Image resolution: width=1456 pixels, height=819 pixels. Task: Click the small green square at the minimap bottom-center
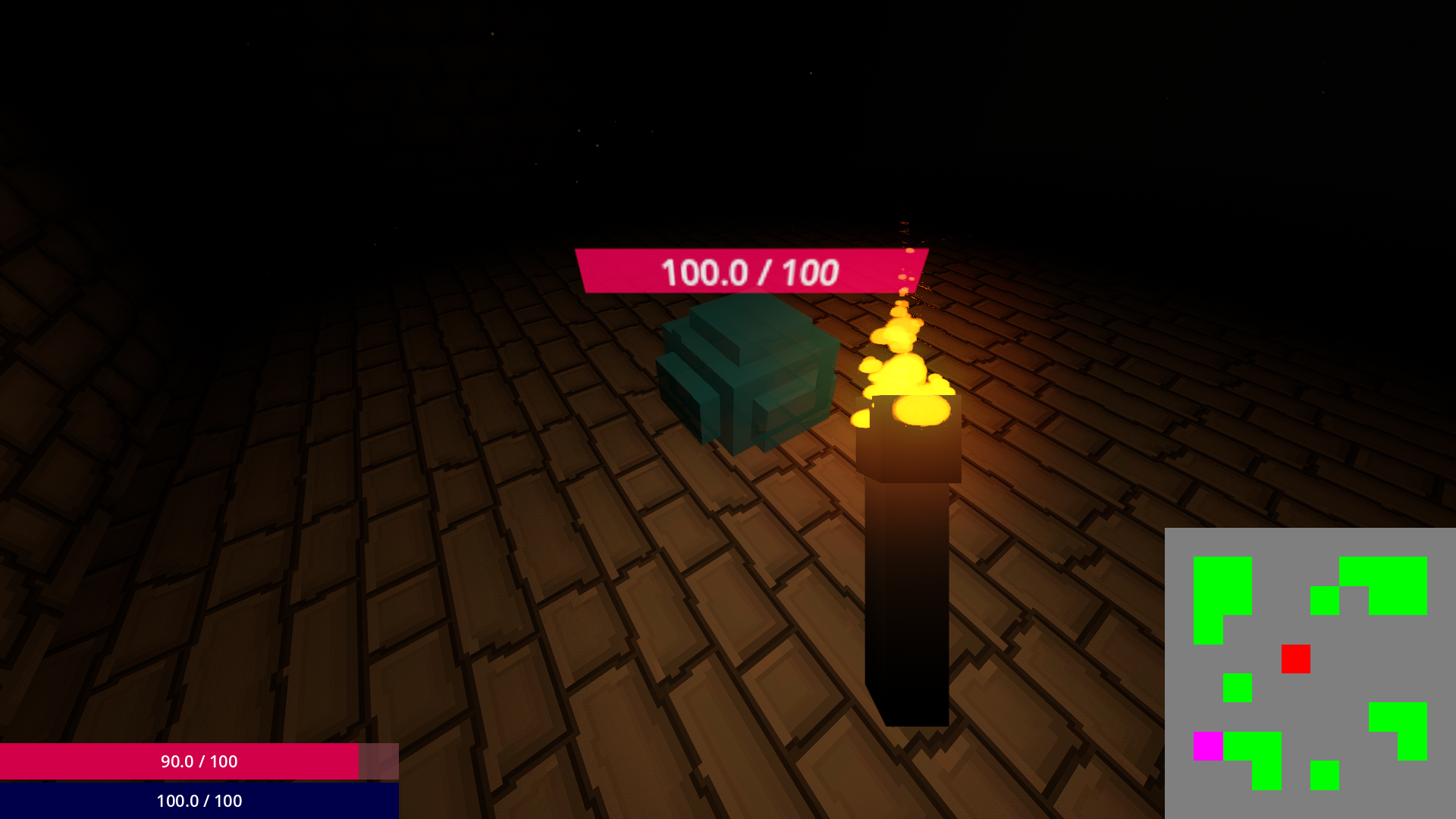1325,775
